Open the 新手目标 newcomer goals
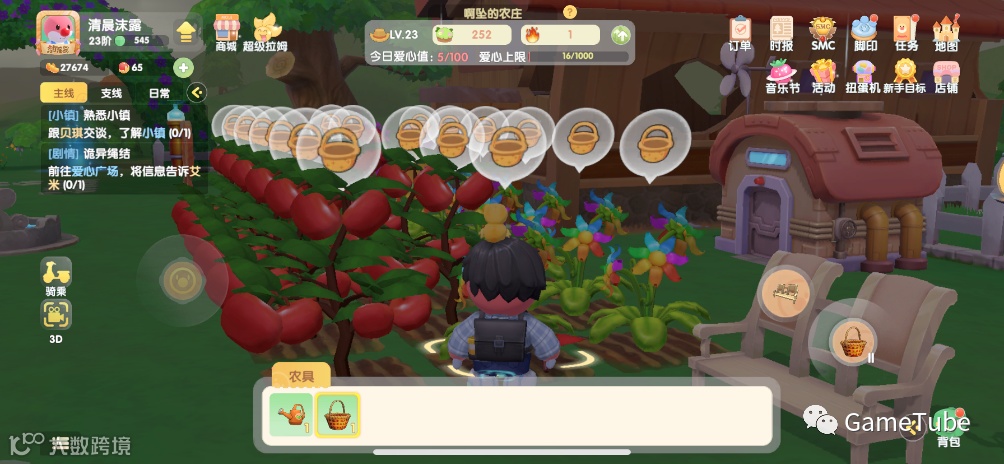1004x464 pixels. point(905,75)
